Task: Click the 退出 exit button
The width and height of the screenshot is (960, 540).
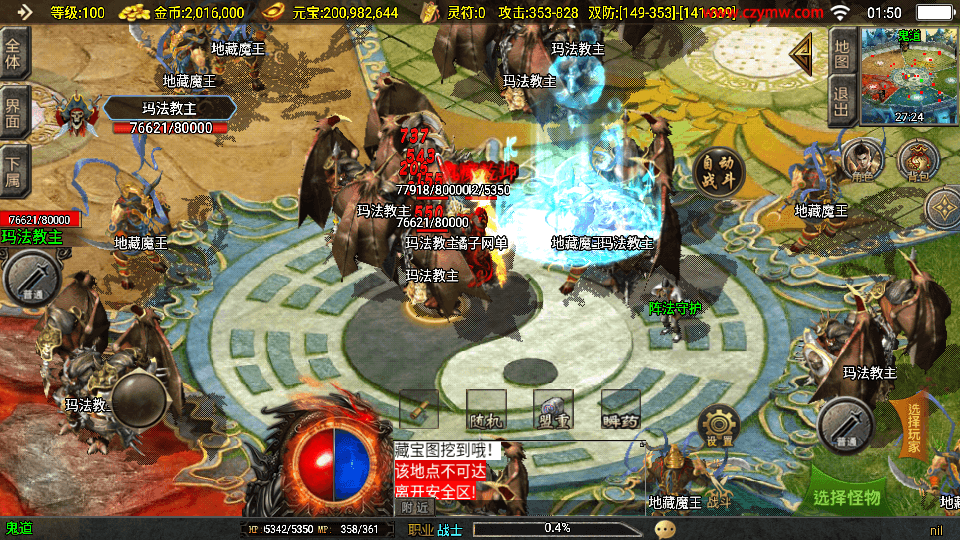Action: [x=842, y=102]
